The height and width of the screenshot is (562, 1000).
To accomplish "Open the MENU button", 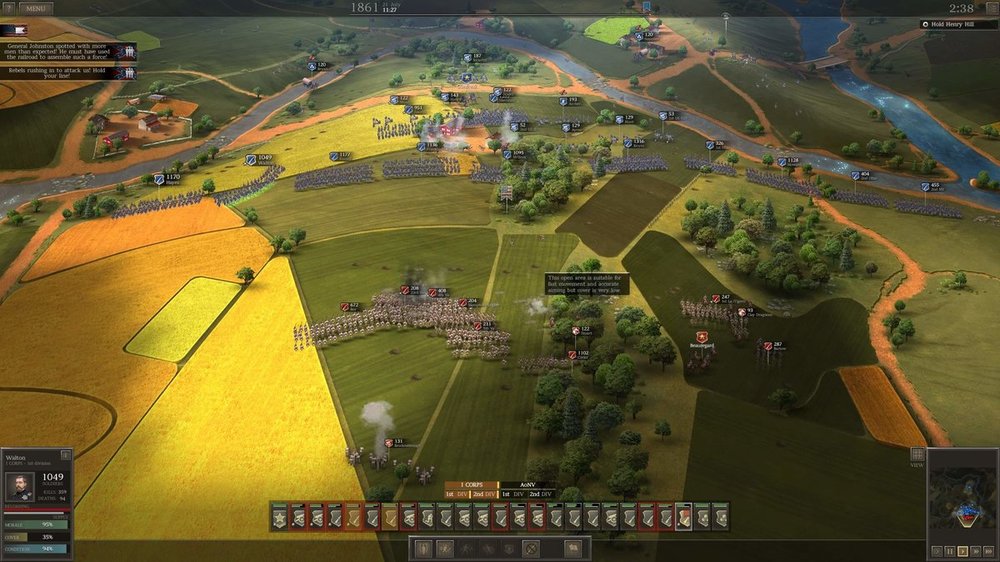I will point(35,8).
